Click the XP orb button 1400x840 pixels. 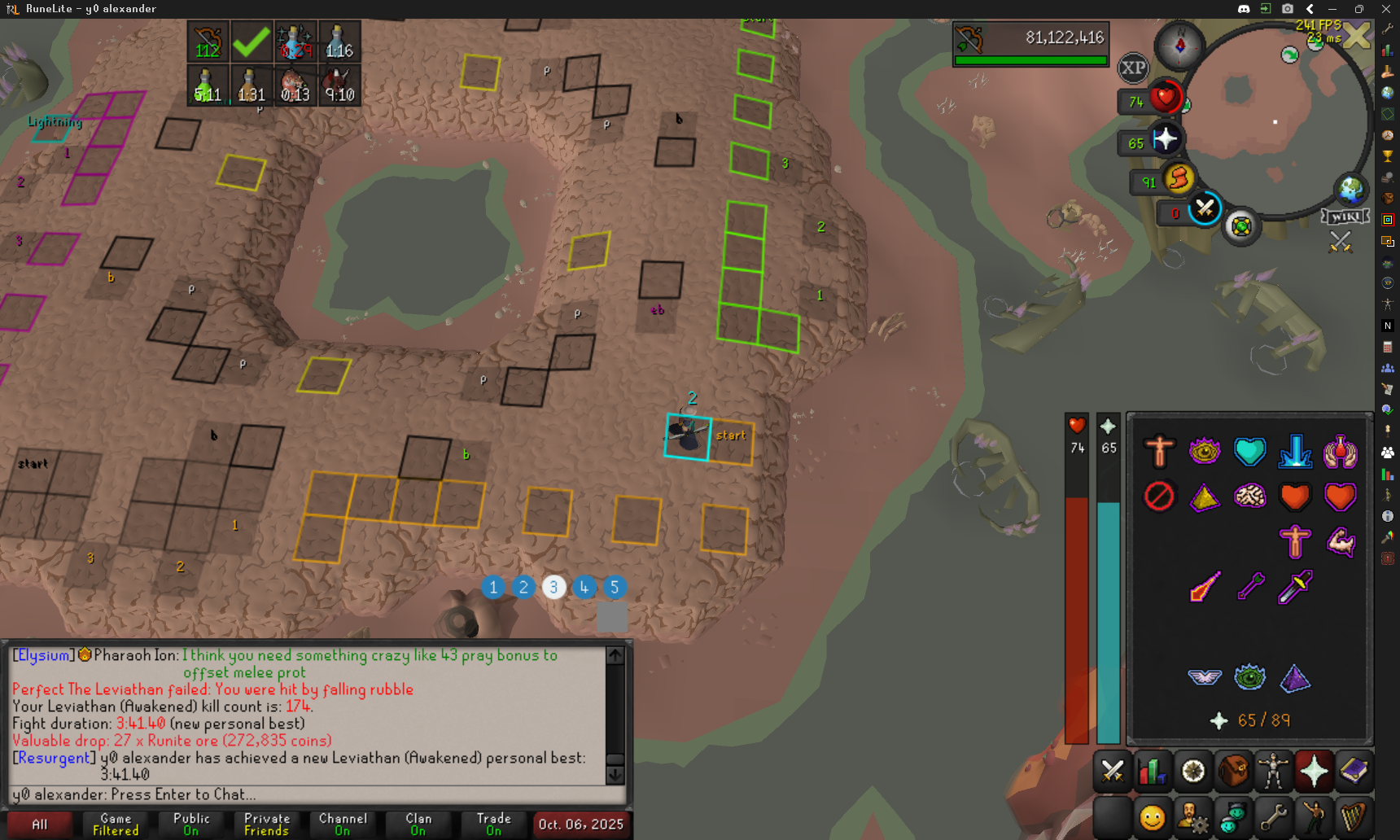click(1133, 68)
